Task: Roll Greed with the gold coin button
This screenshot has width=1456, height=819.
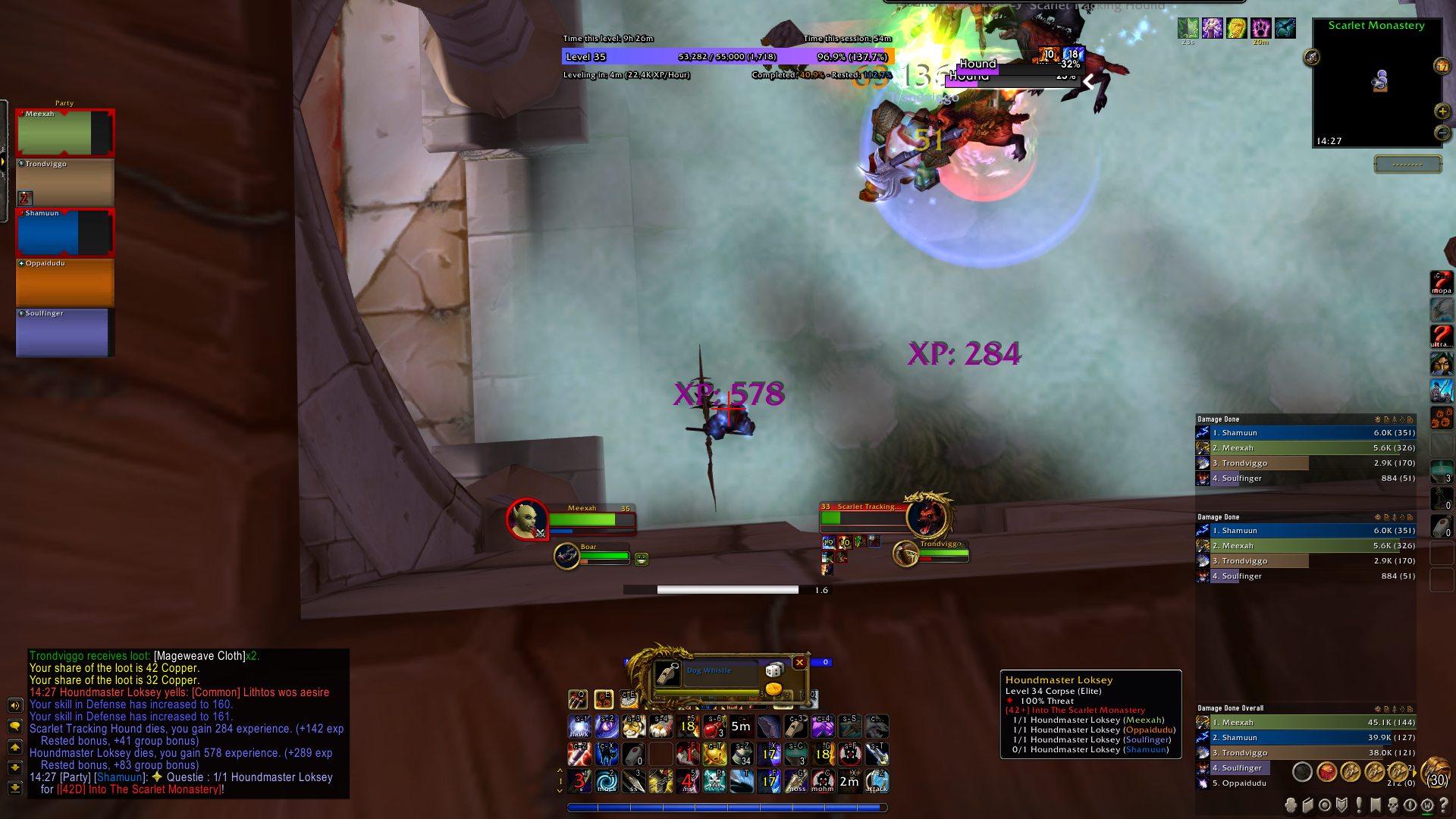Action: coord(773,689)
